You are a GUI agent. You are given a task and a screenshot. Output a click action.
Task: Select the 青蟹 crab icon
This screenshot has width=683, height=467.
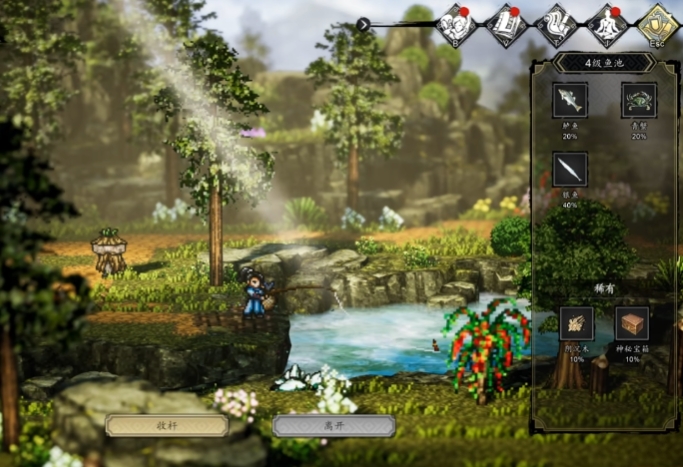point(639,100)
